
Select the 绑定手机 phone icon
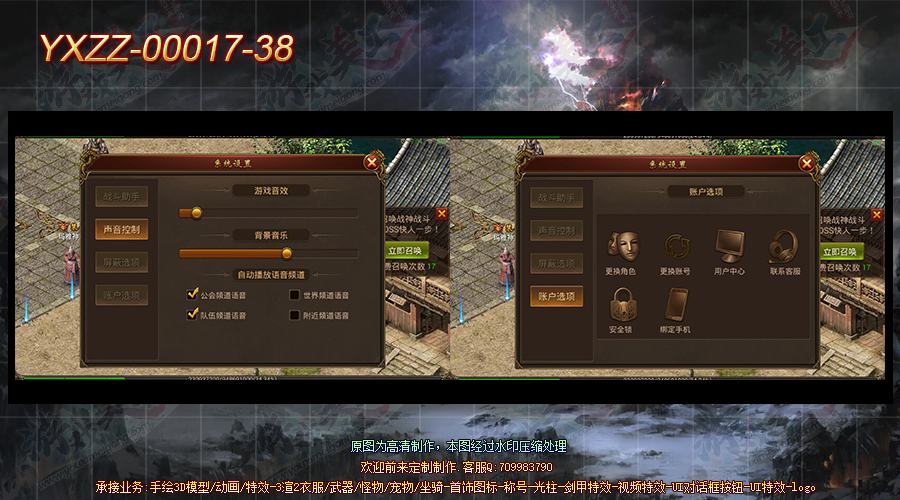[x=677, y=304]
